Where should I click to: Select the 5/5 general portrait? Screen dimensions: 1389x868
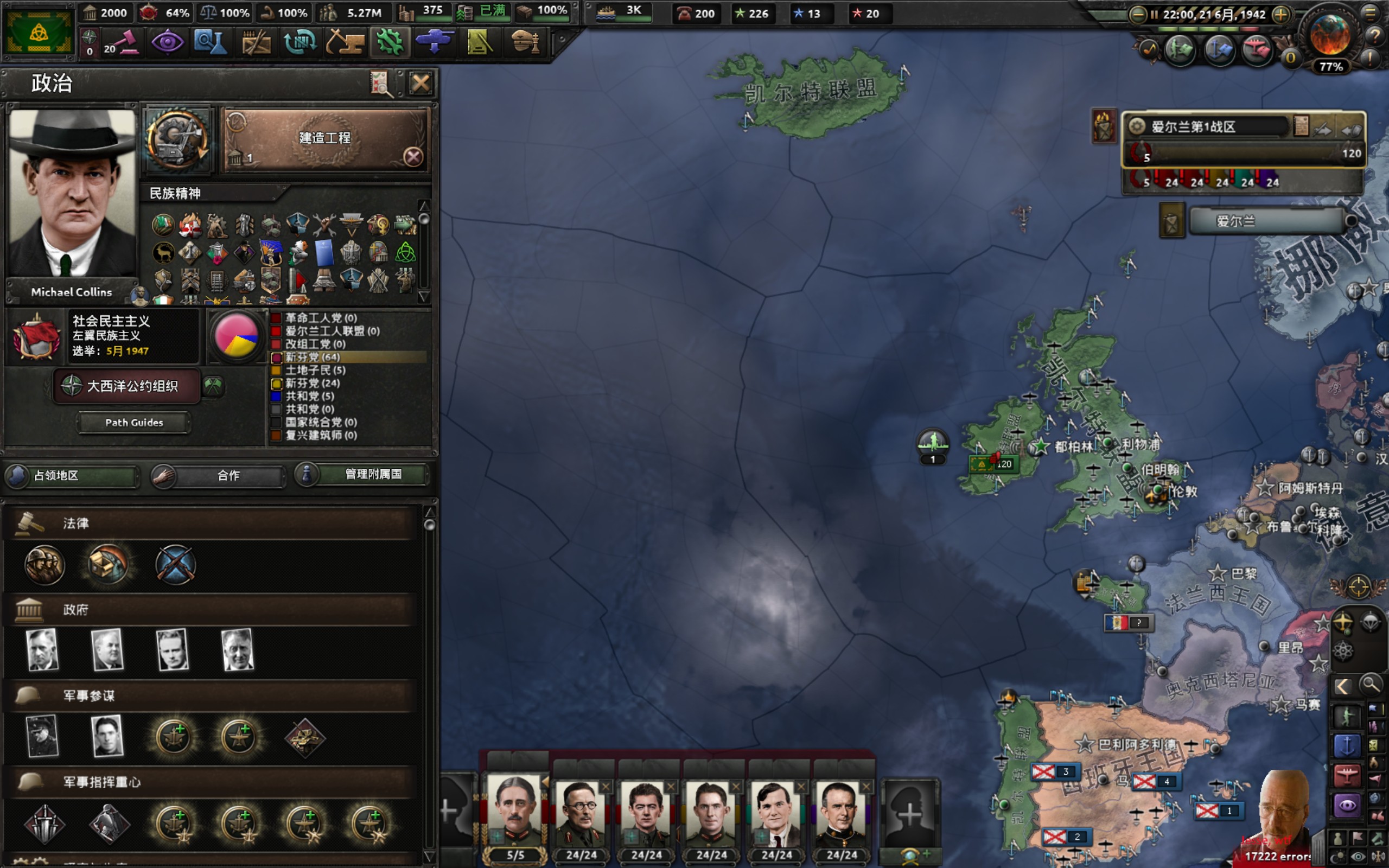[x=515, y=815]
